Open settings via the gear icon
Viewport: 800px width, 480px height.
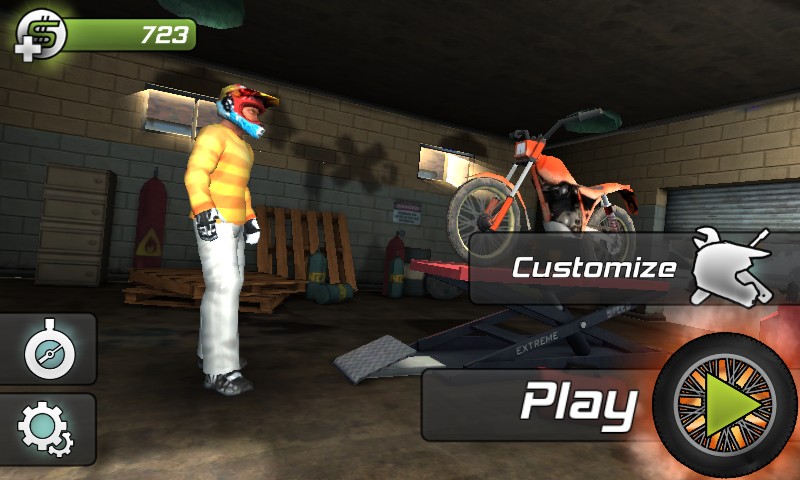(45, 430)
